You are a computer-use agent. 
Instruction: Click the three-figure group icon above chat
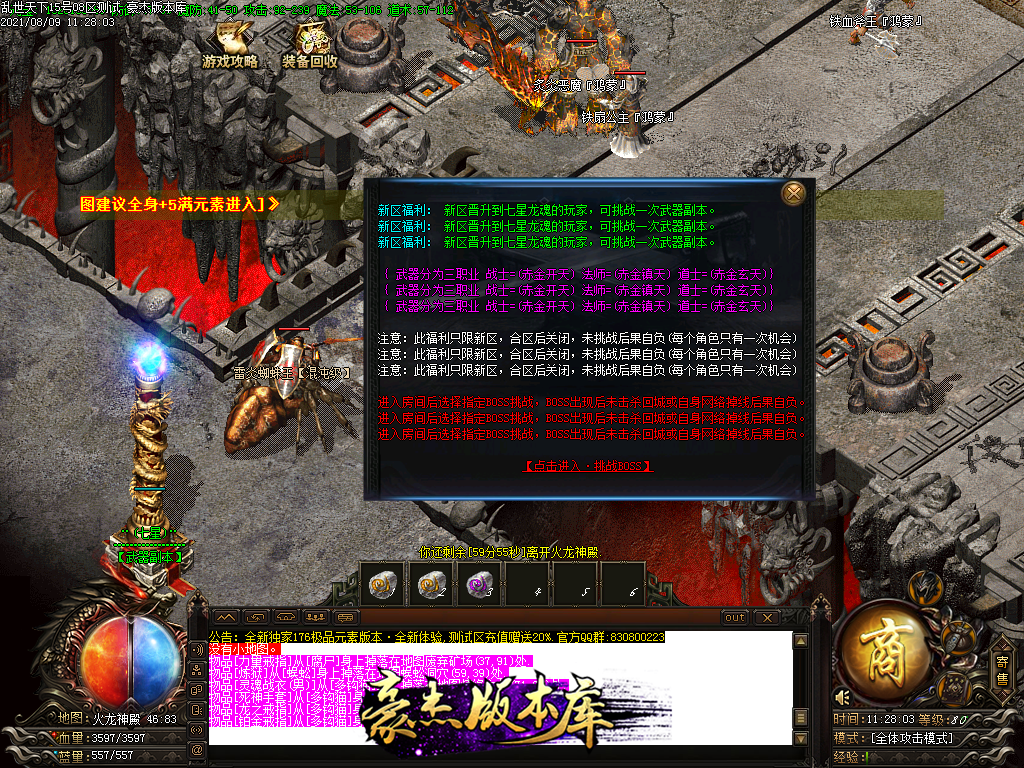pyautogui.click(x=316, y=617)
